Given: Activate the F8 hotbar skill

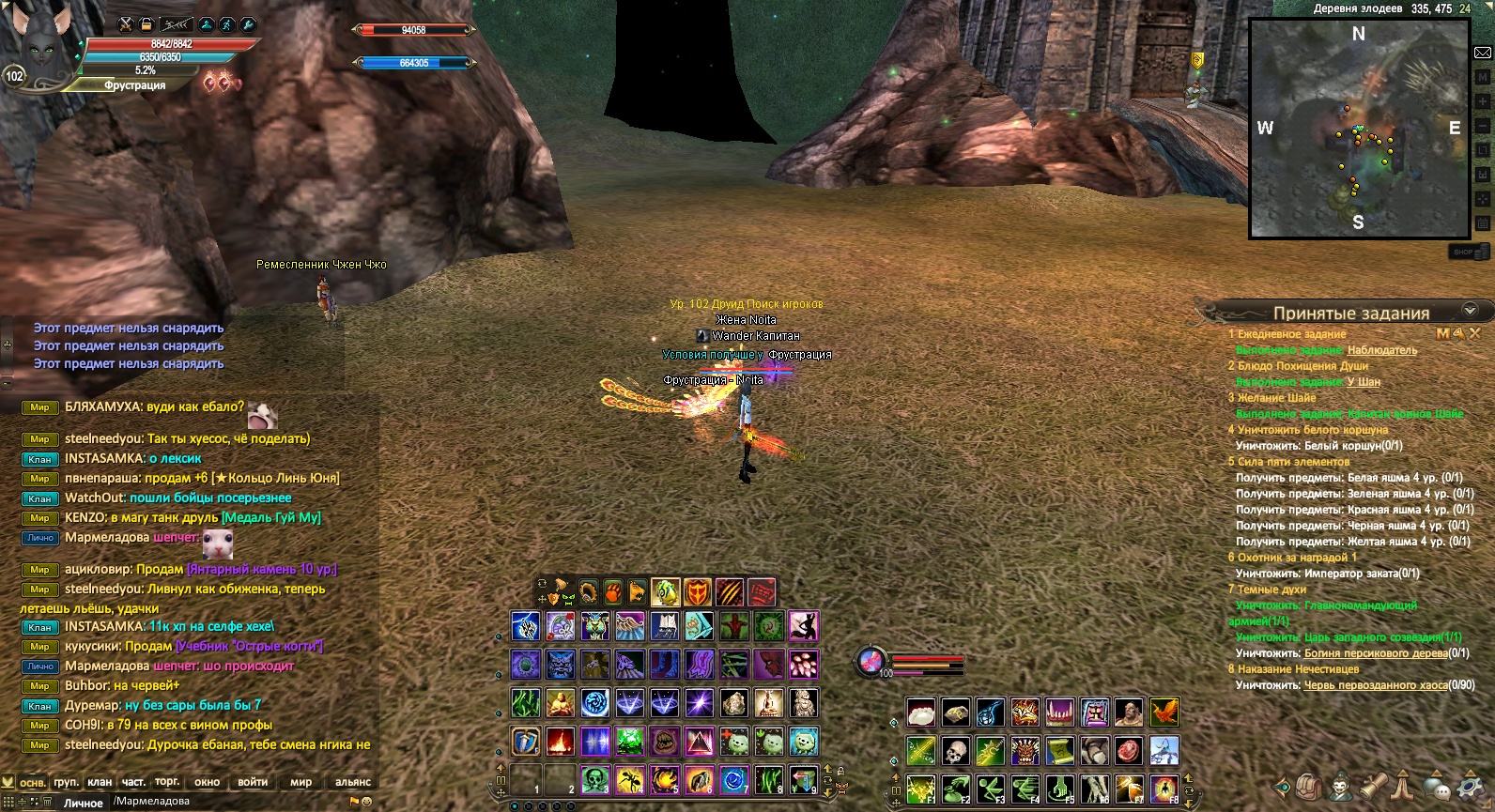Looking at the screenshot, I should 1164,789.
